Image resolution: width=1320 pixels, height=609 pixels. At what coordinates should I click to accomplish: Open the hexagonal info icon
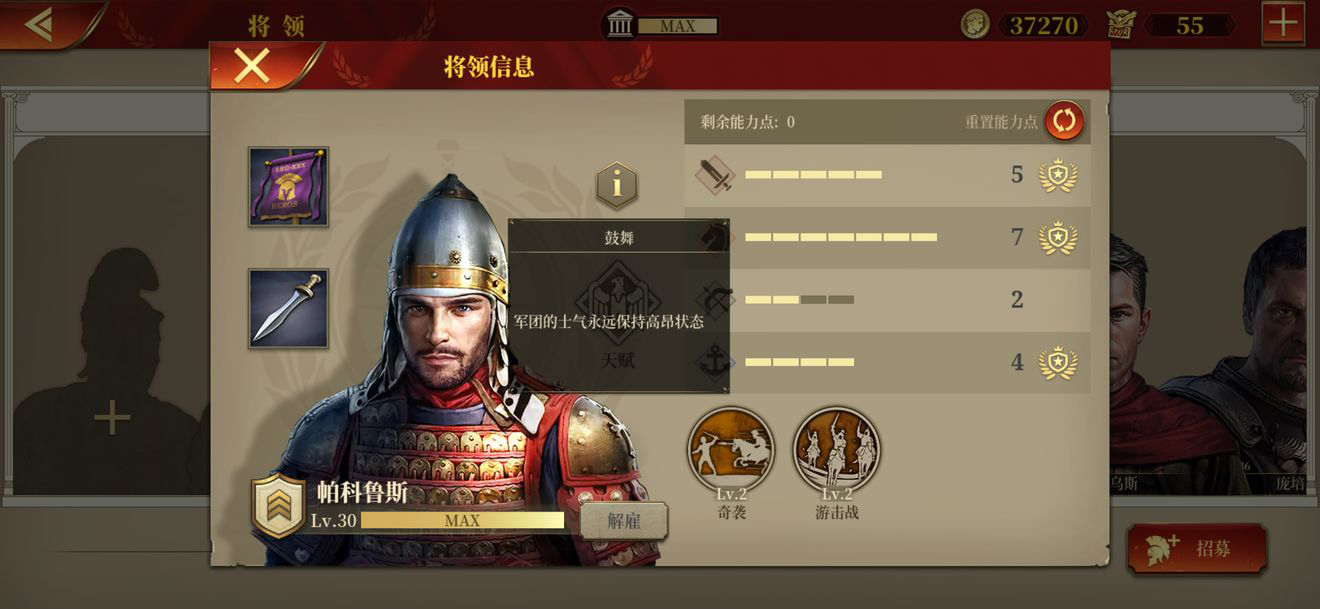pyautogui.click(x=617, y=185)
